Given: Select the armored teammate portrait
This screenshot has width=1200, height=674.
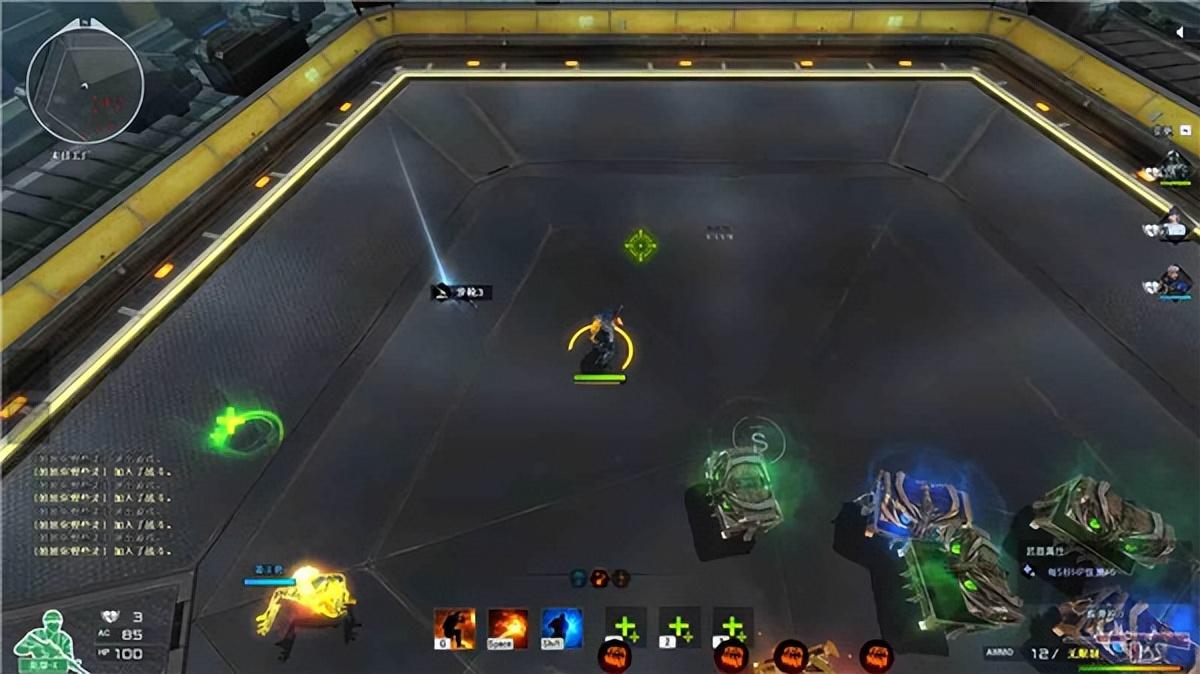Looking at the screenshot, I should (x=1176, y=166).
